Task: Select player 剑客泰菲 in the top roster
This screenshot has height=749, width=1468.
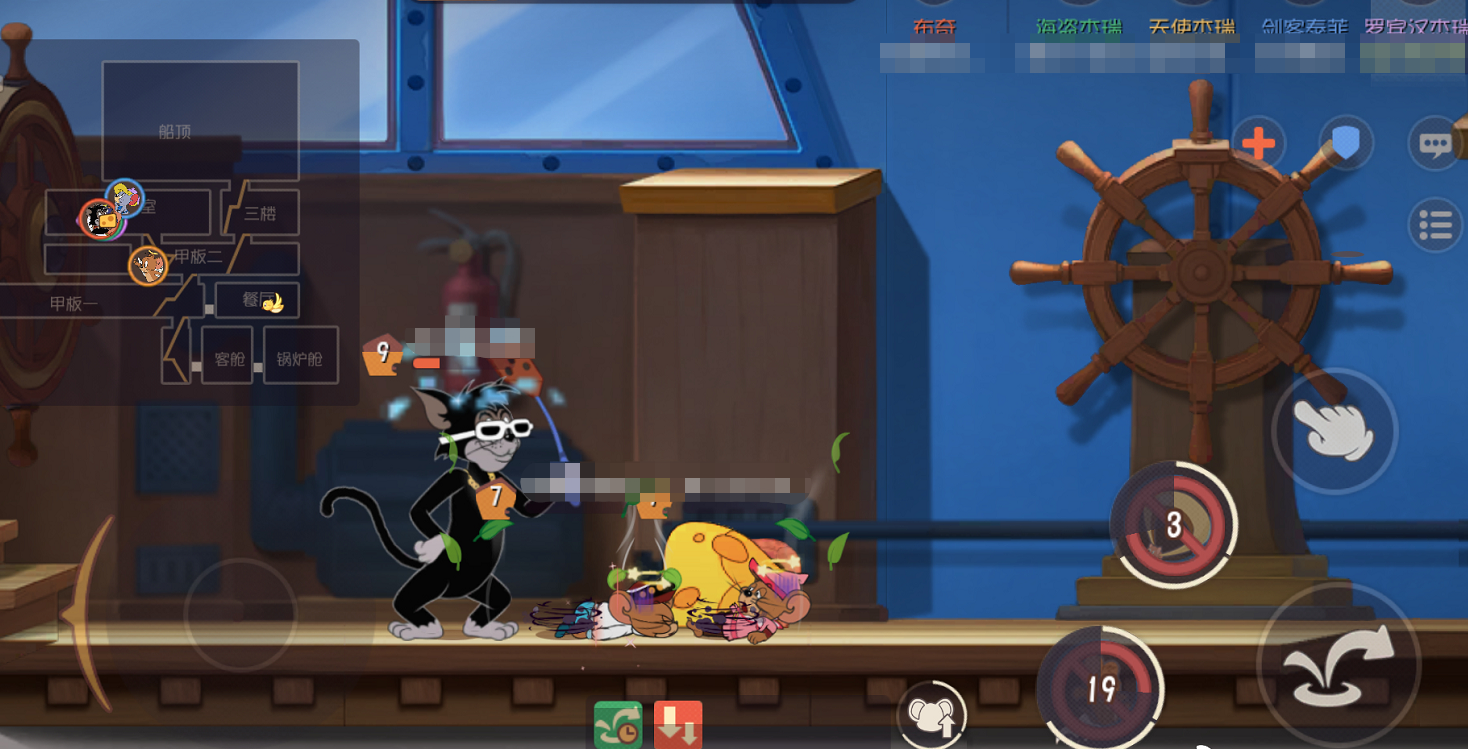Action: [x=1304, y=28]
